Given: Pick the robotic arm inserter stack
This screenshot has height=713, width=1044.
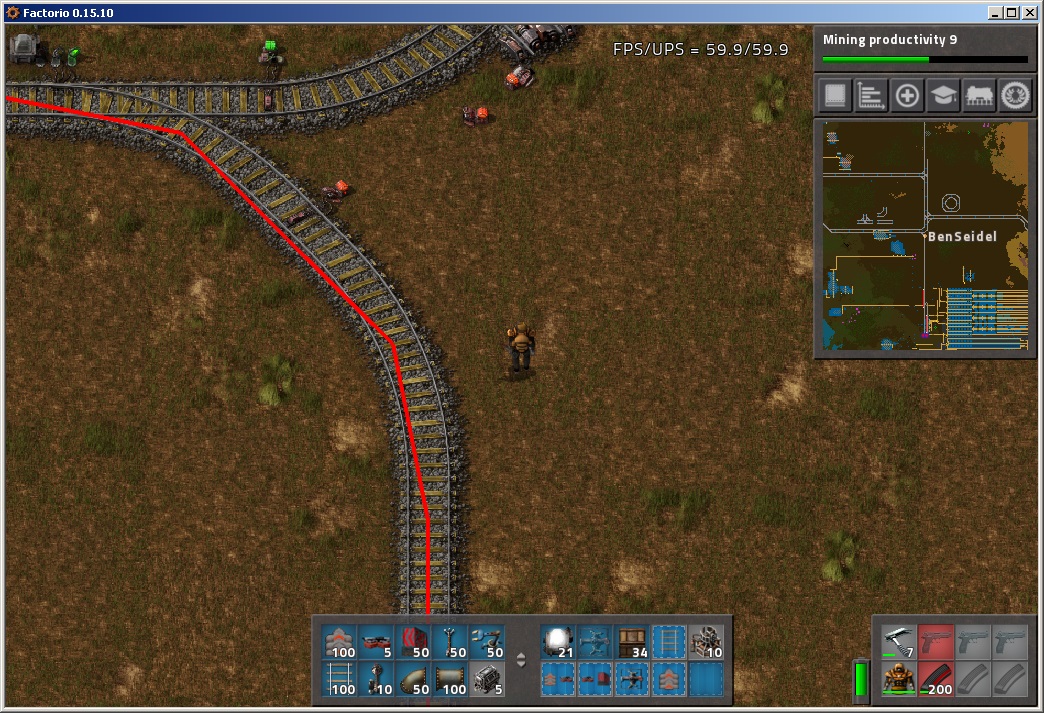Looking at the screenshot, I should [x=489, y=643].
